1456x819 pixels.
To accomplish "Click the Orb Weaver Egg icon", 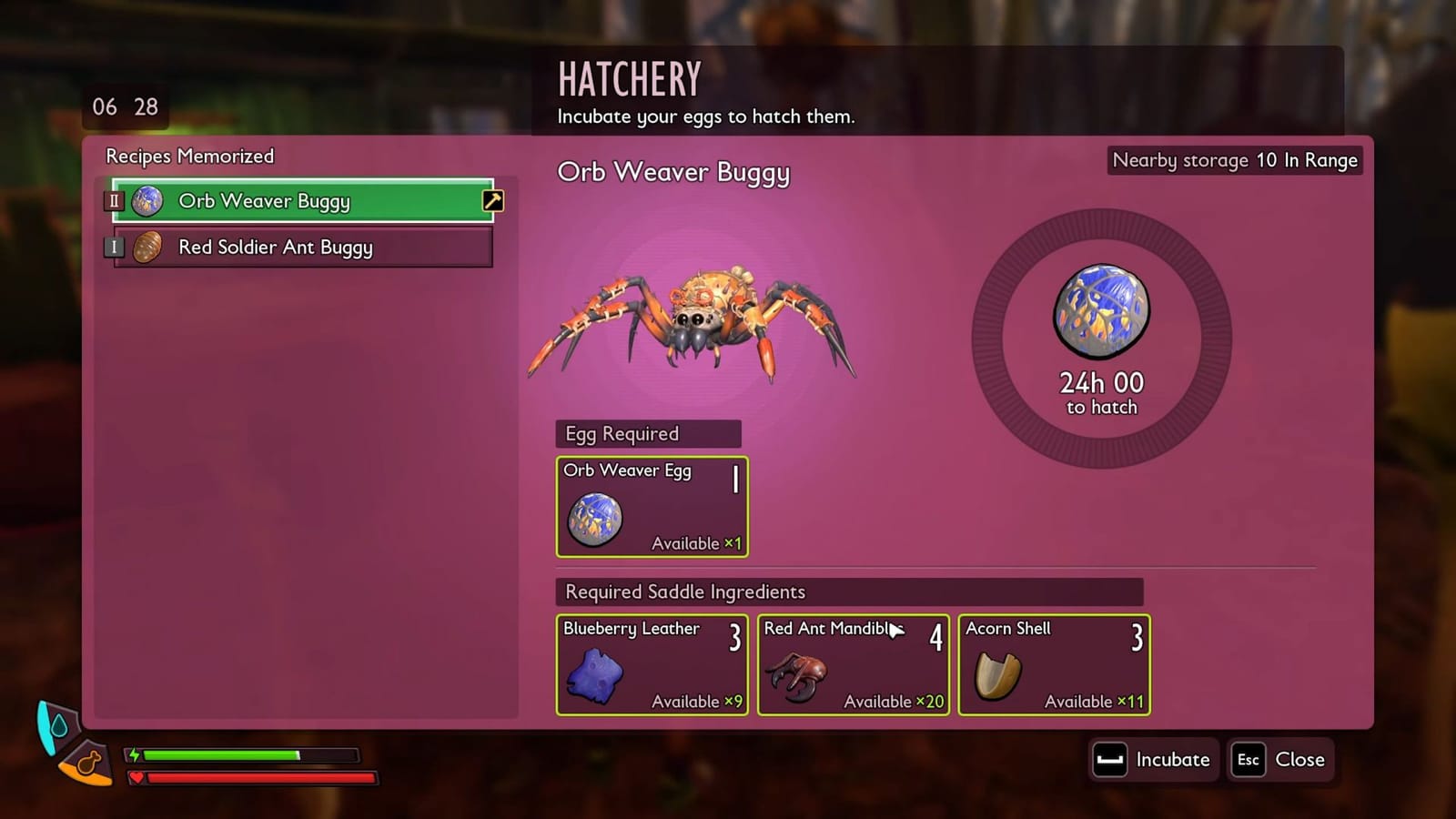I will (x=596, y=517).
